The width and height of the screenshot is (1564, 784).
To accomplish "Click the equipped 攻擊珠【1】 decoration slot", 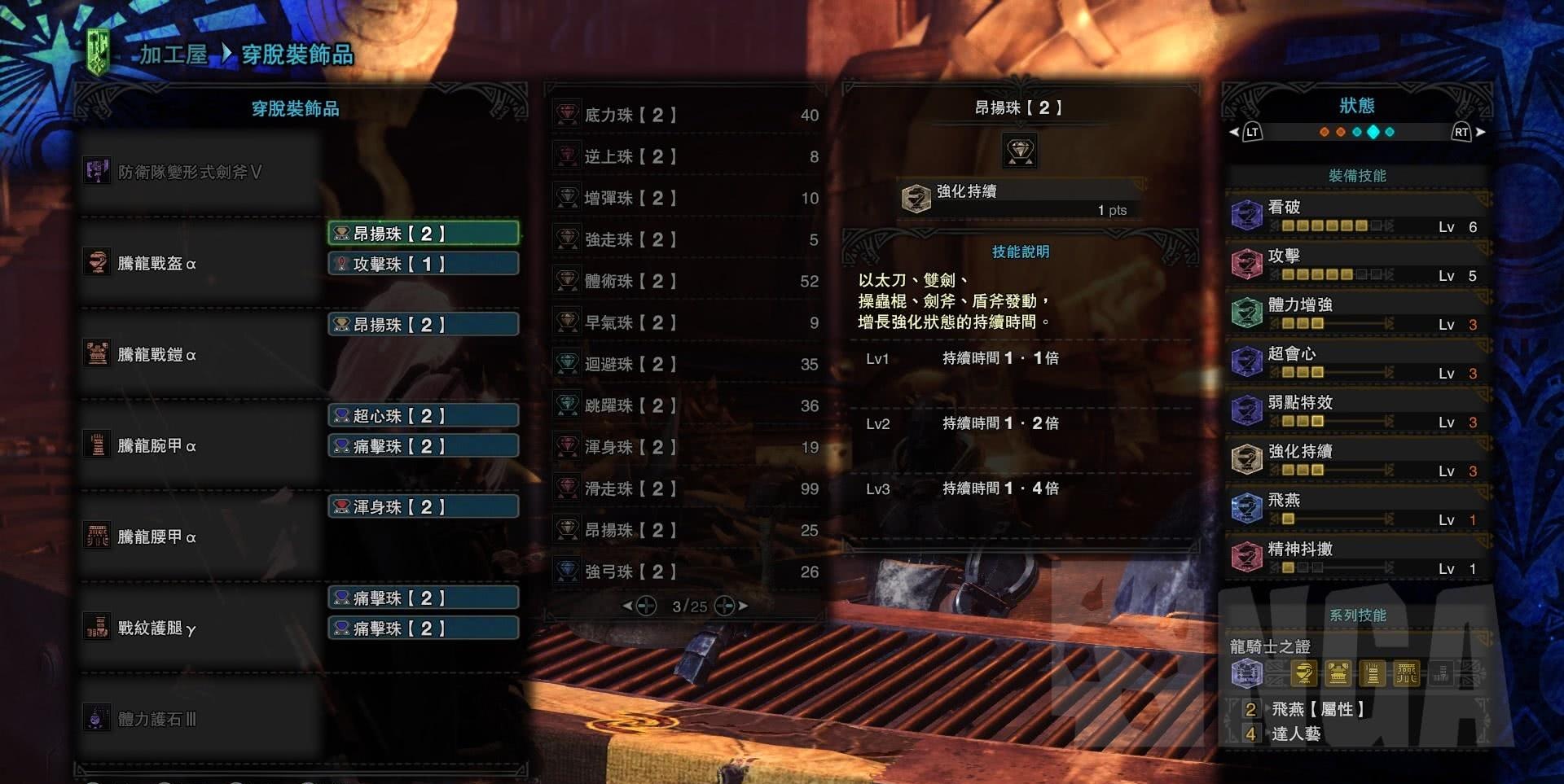I will coord(423,264).
